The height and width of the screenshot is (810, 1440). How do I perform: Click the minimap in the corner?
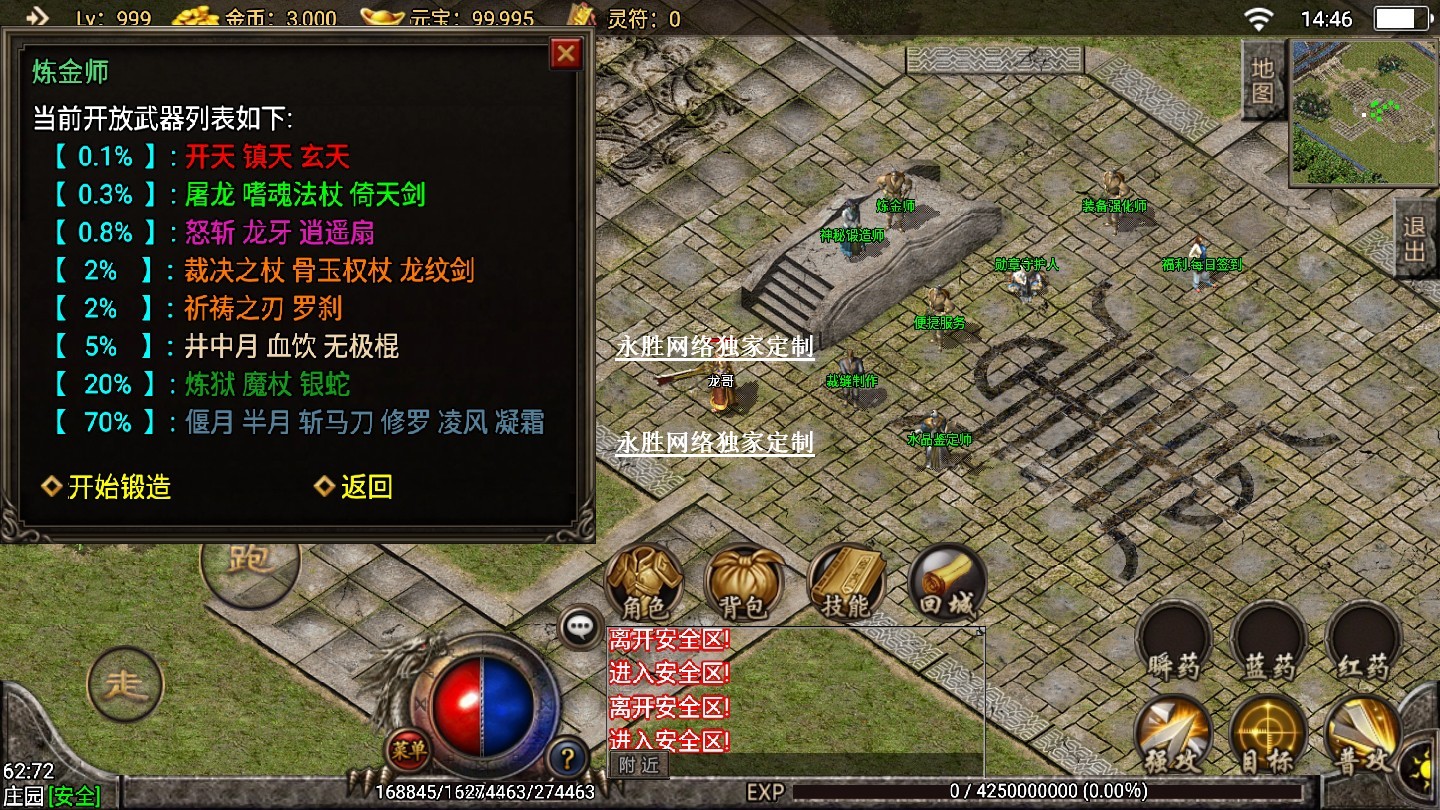(x=1364, y=111)
